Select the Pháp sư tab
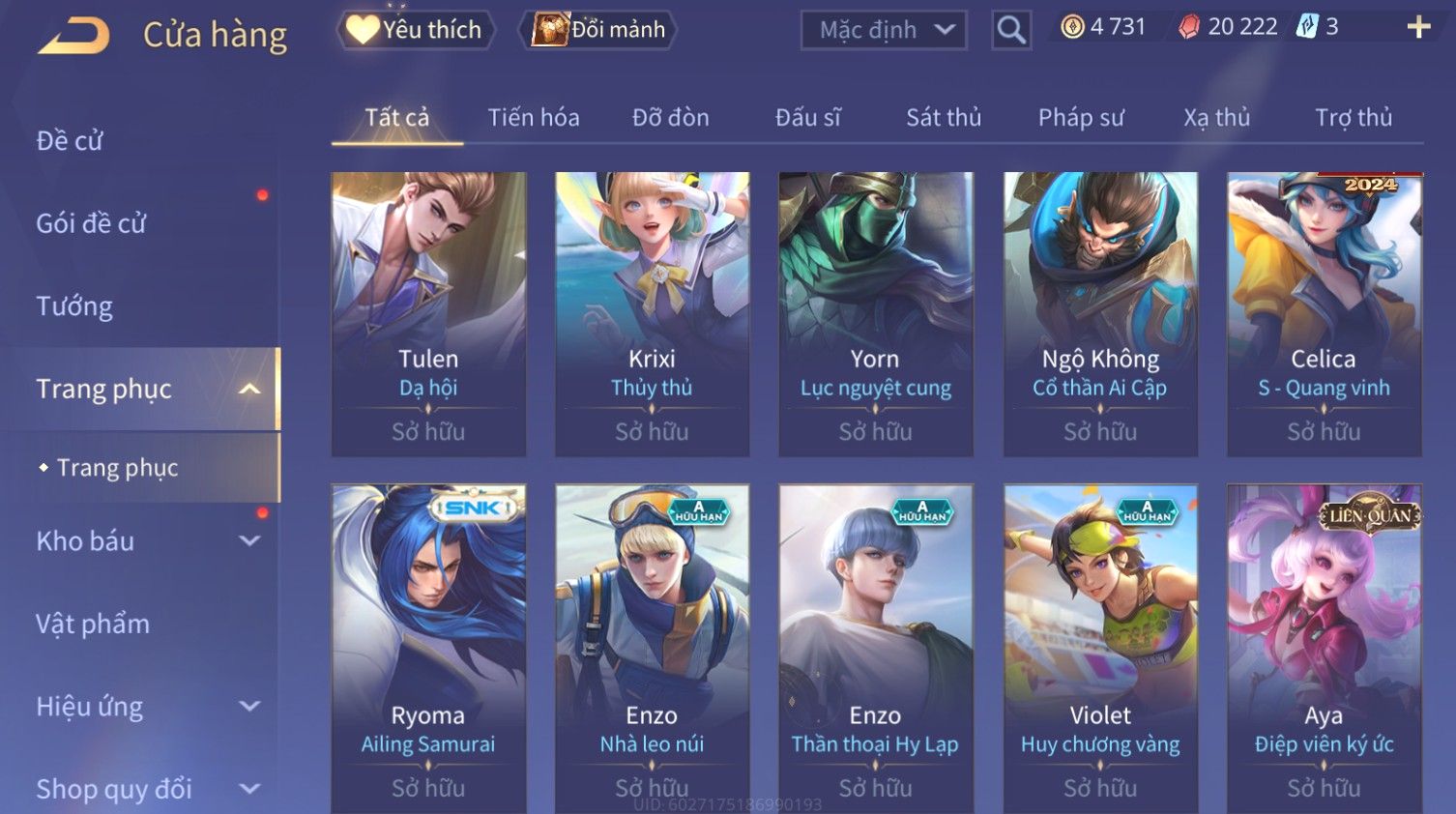This screenshot has height=814, width=1456. 1081,118
